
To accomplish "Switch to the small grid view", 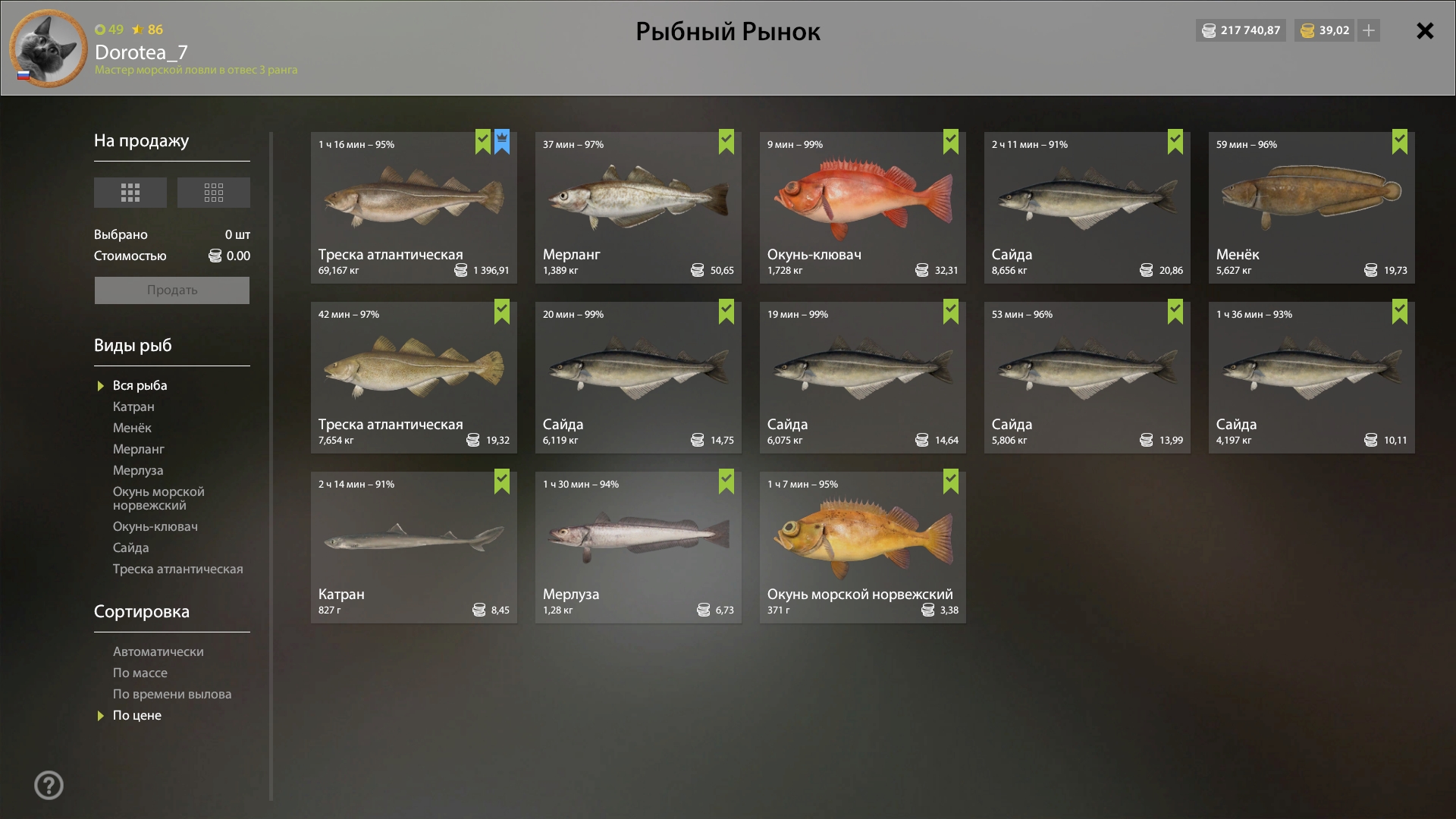I will [x=213, y=193].
